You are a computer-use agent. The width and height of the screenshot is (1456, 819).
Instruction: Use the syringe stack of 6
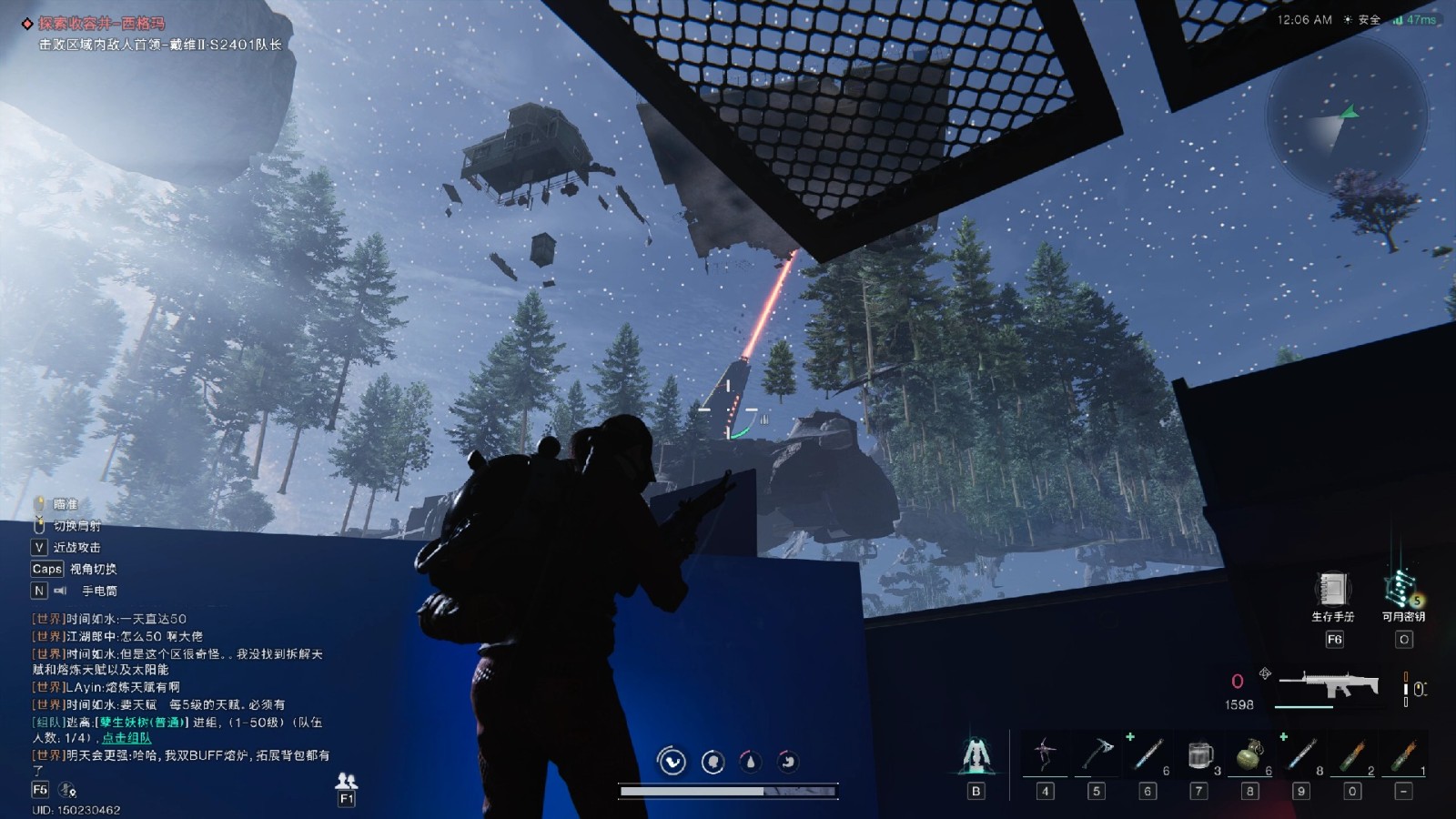pos(1148,755)
